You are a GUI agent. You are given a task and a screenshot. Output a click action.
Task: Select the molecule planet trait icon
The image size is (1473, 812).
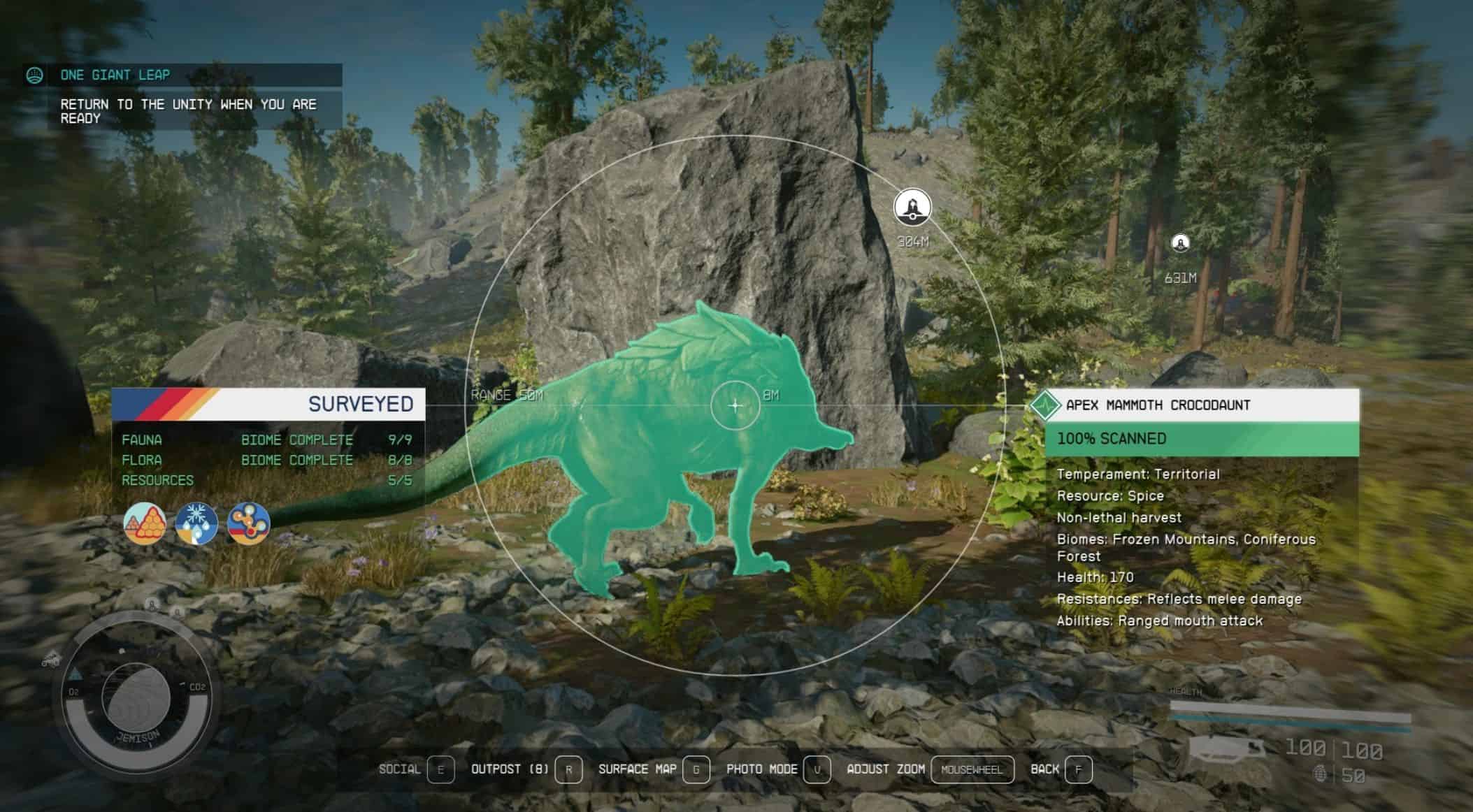(248, 523)
